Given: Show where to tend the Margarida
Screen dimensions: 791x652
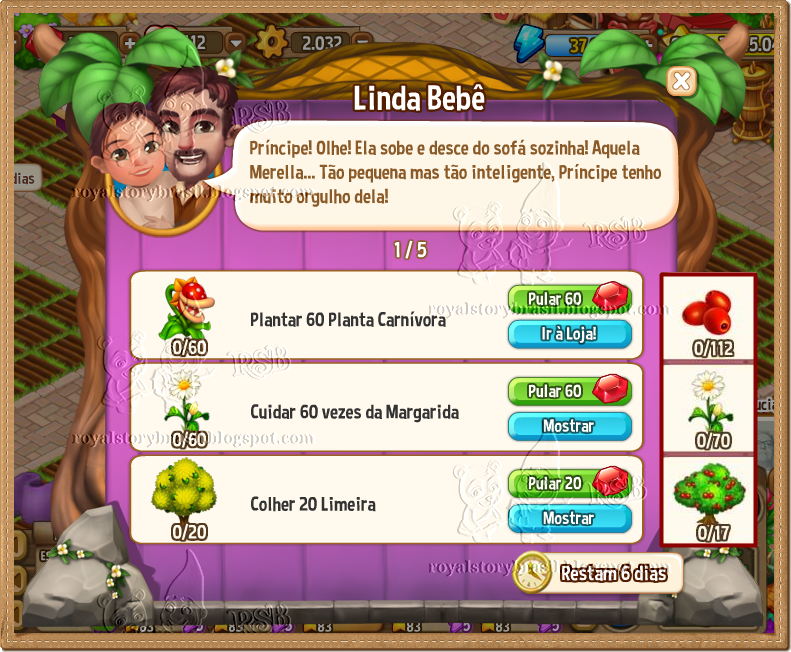Looking at the screenshot, I should pos(569,426).
